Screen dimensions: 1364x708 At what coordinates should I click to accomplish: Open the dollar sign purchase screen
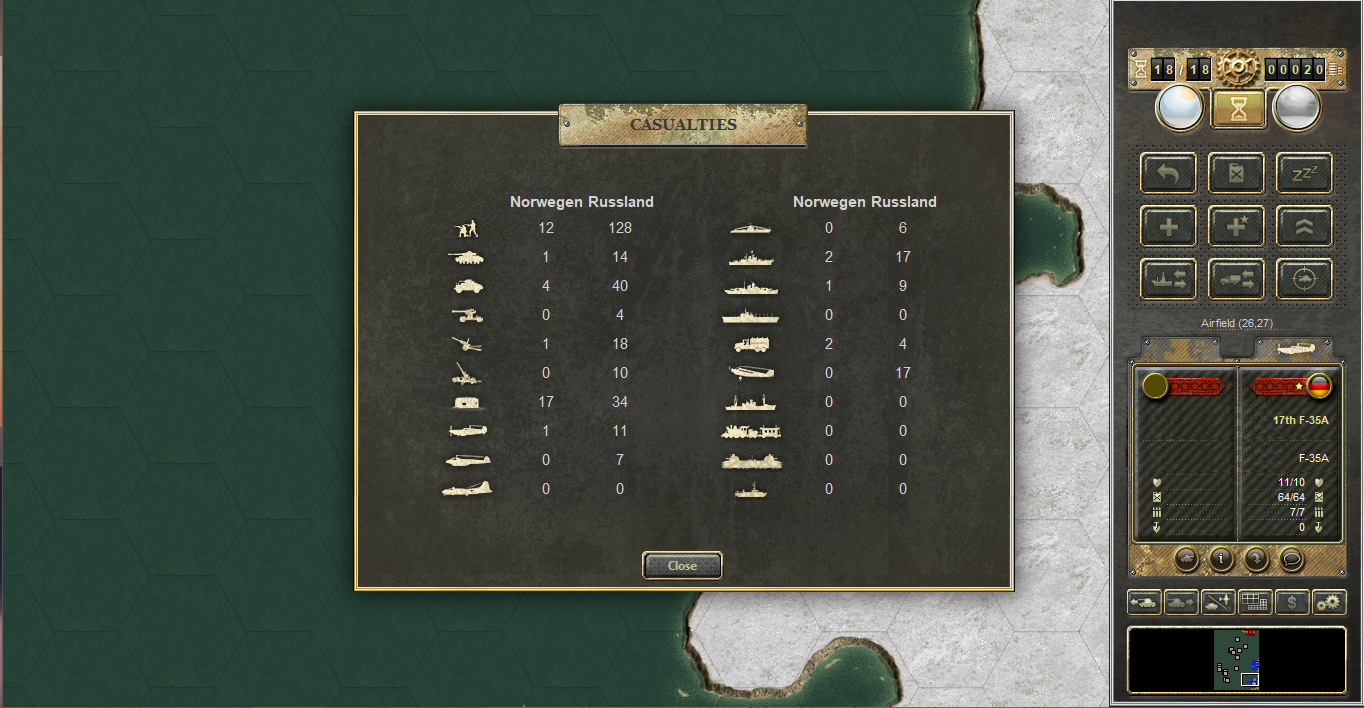click(x=1292, y=602)
